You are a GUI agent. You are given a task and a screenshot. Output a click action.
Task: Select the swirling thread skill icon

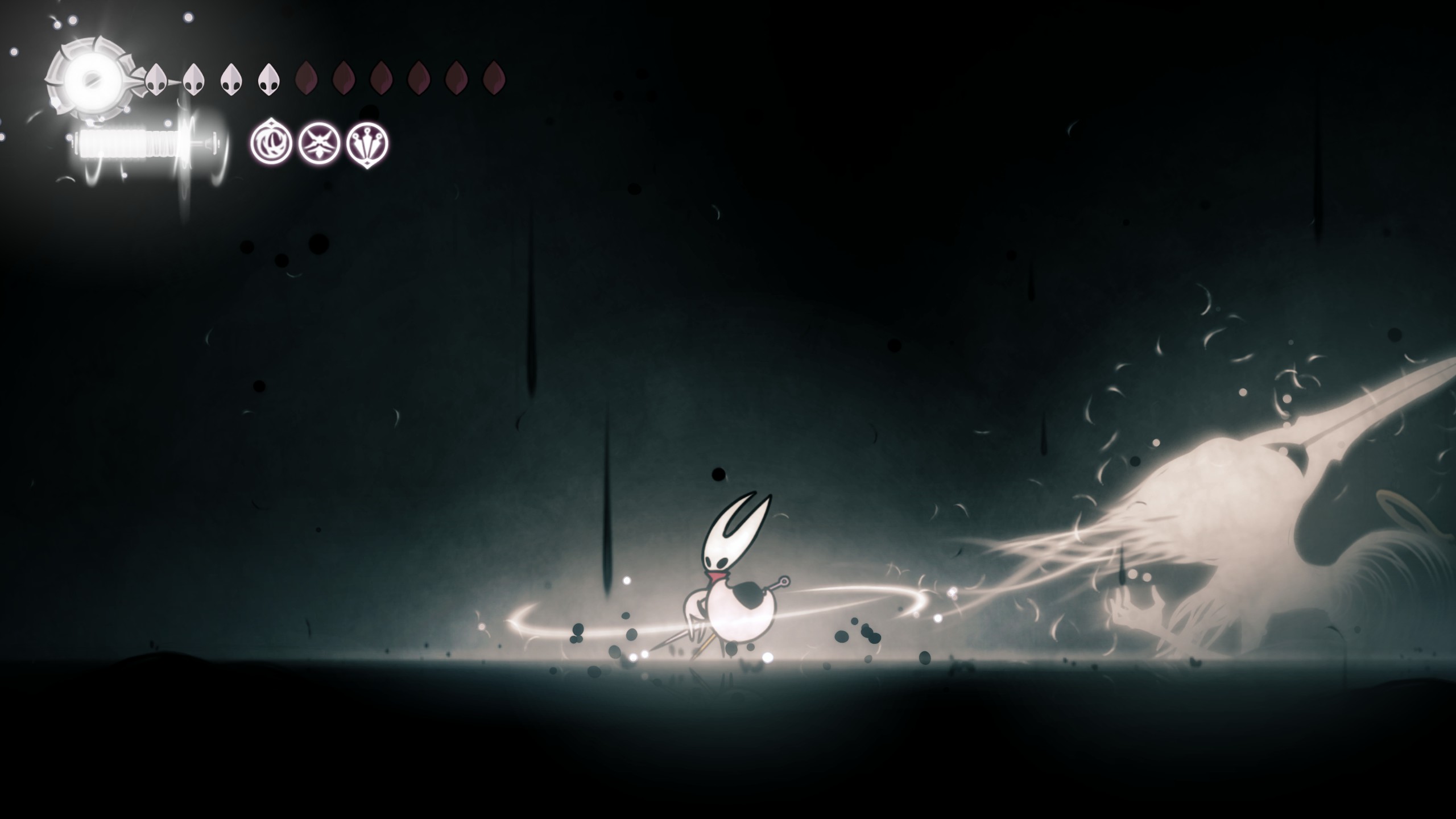271,143
